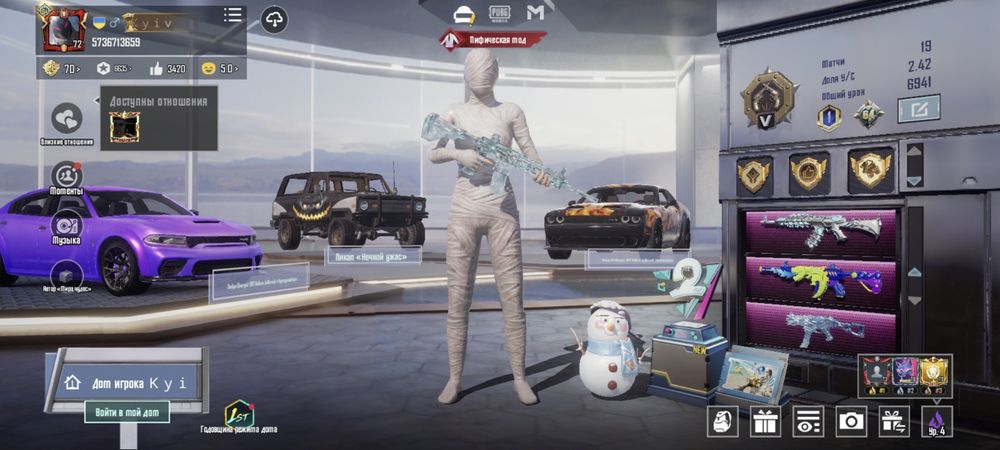Open Годовщина режима дома event
This screenshot has height=450, width=1000.
(x=239, y=415)
